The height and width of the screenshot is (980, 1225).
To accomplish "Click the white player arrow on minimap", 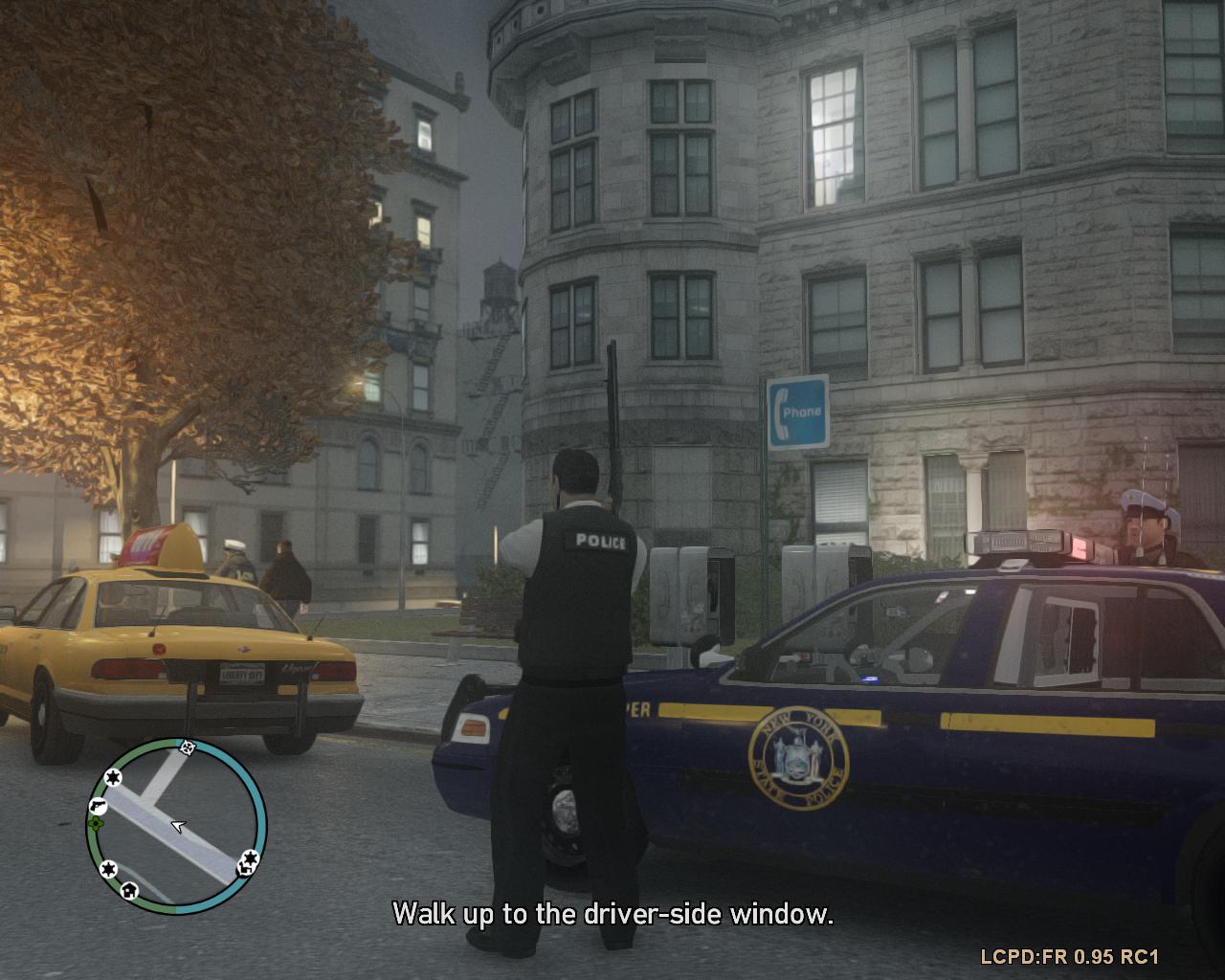I will 177,825.
